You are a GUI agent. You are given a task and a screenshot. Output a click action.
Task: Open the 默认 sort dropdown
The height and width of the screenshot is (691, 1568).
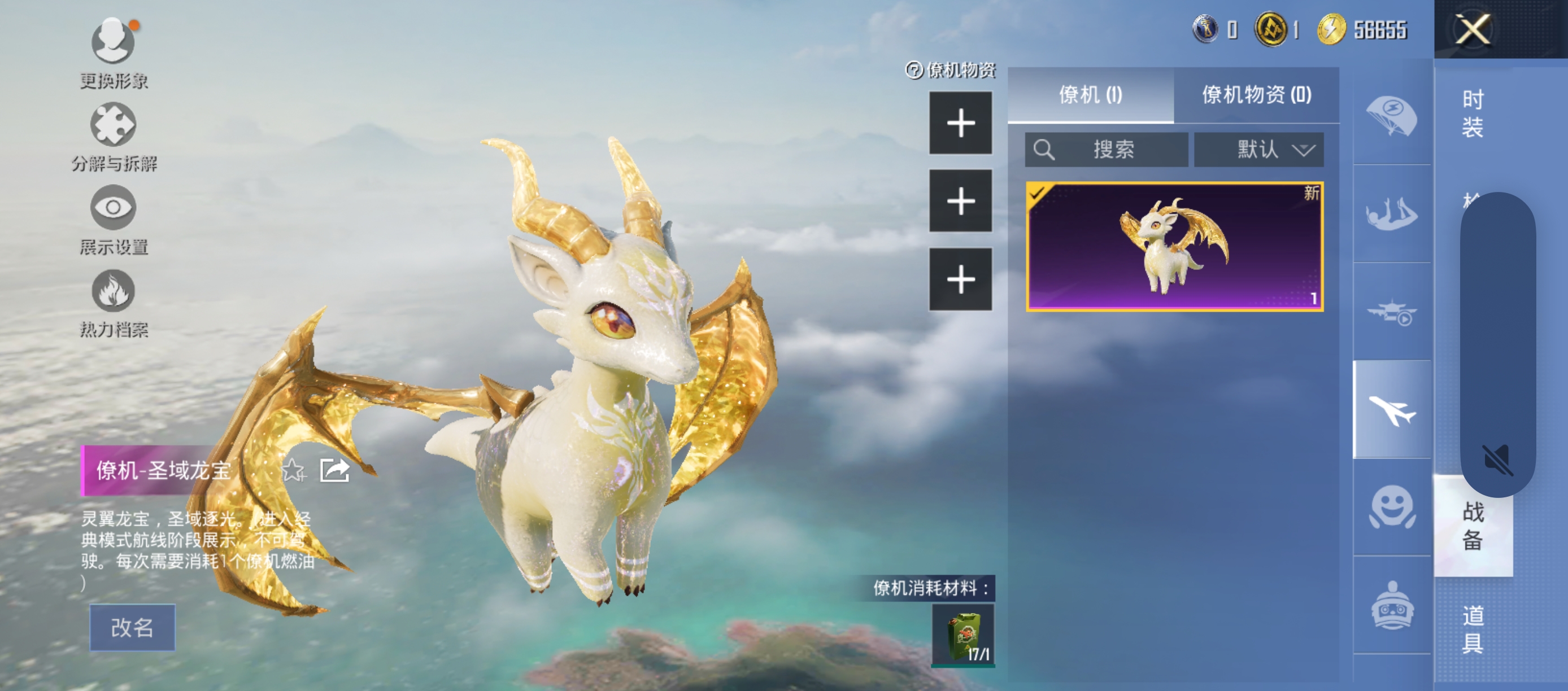(1258, 150)
